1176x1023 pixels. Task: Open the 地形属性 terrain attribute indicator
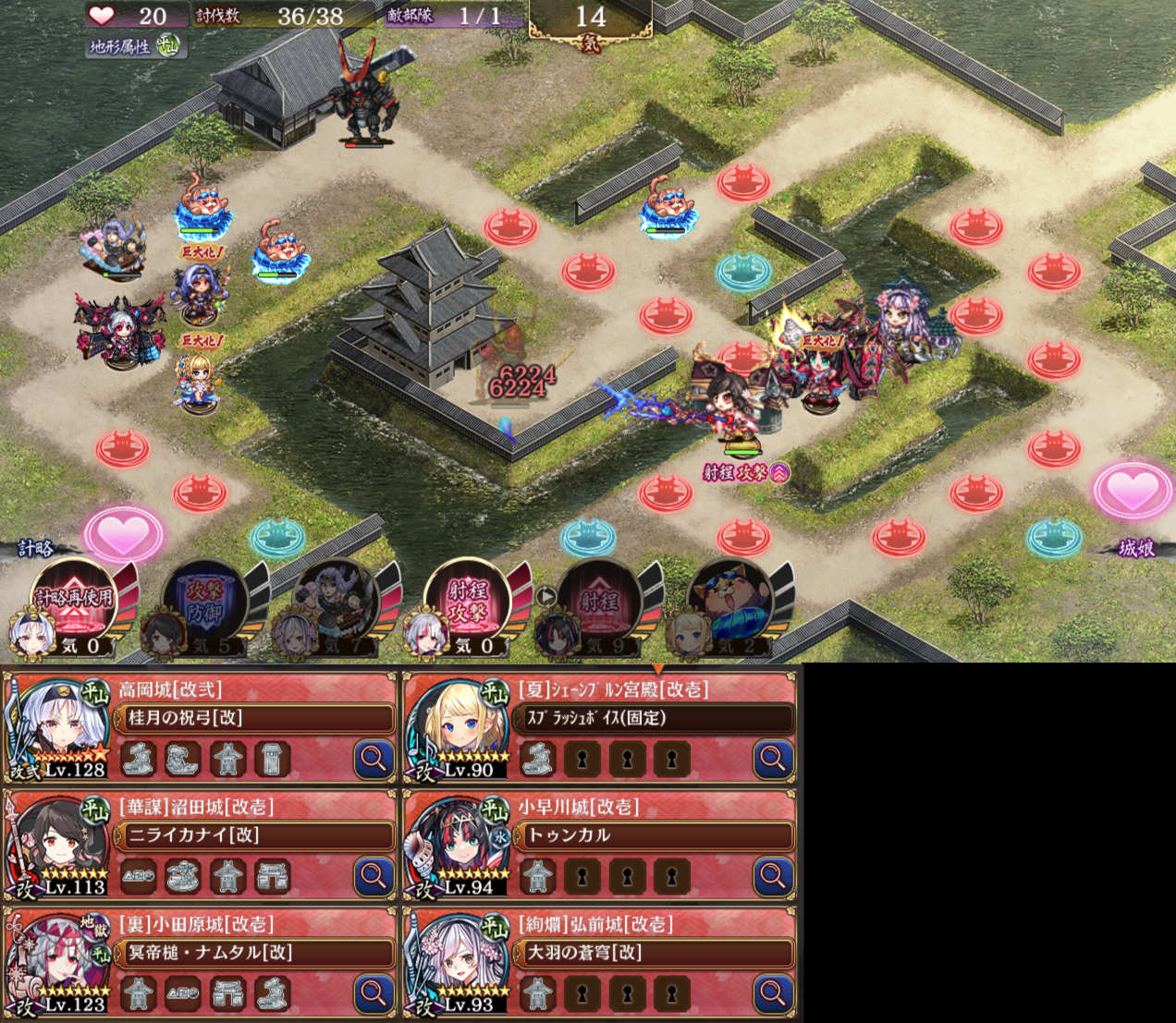[134, 46]
